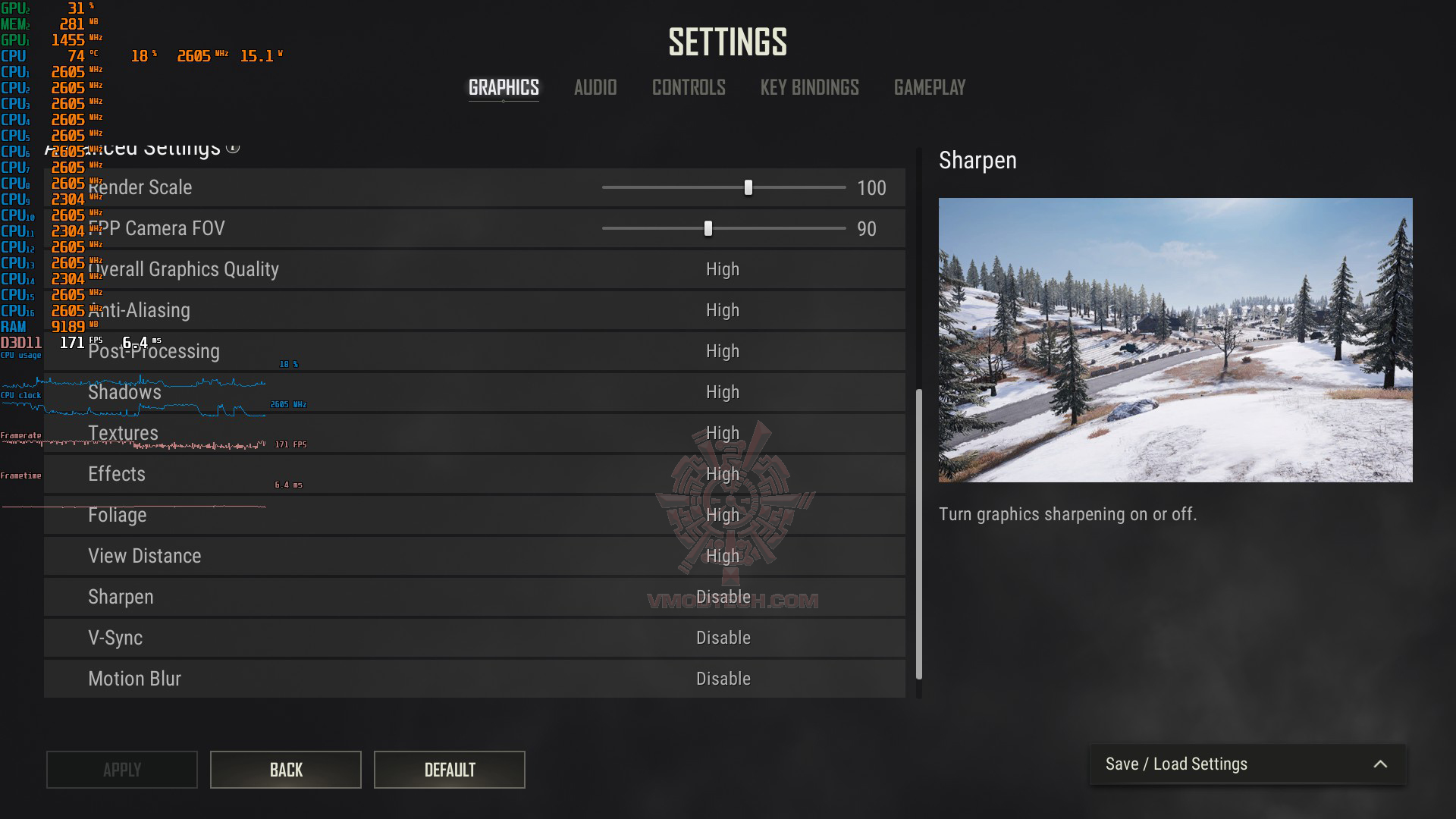Expand the Save / Load Settings panel
Viewport: 1456px width, 819px height.
coord(1247,764)
